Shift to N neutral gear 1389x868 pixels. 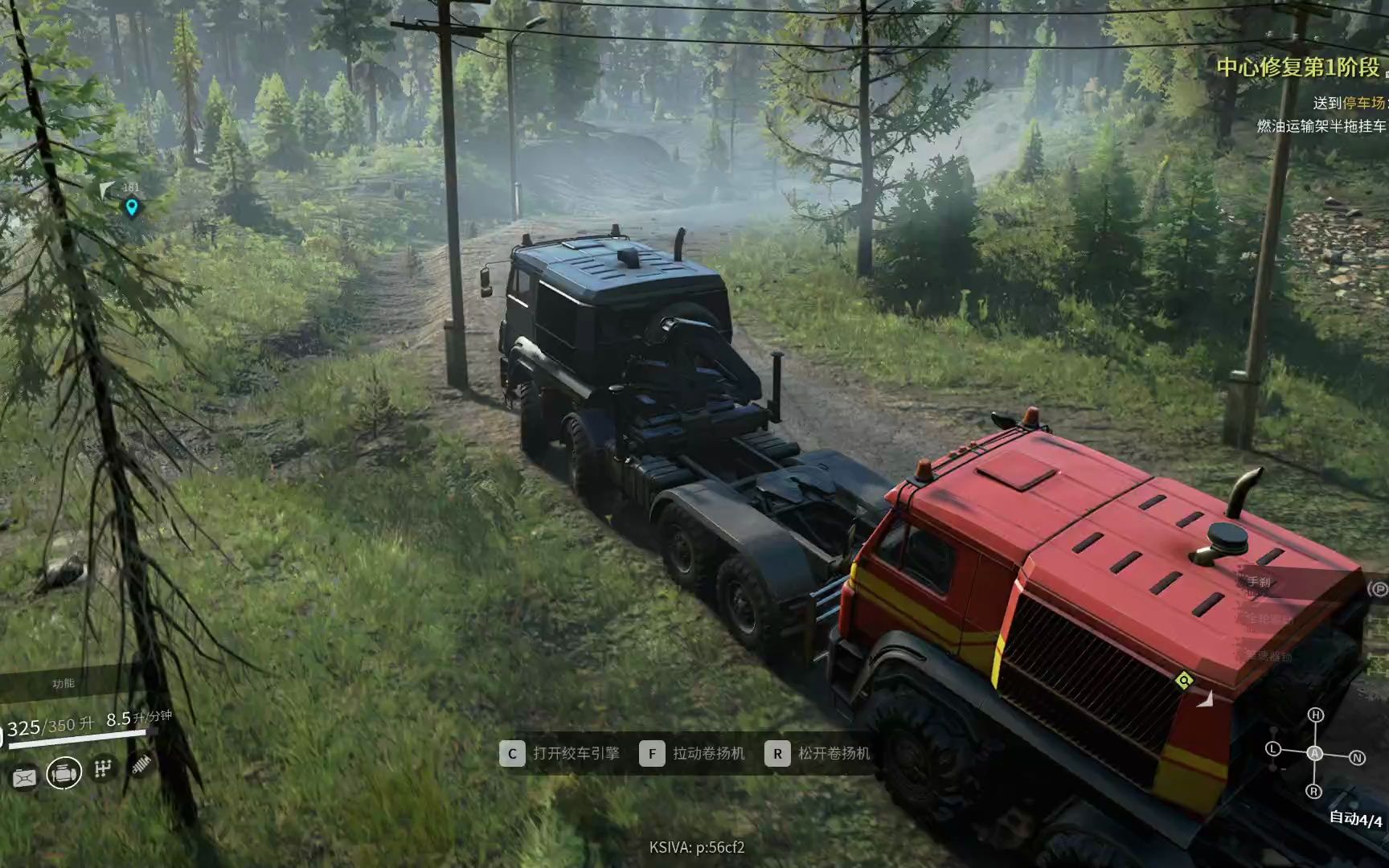pyautogui.click(x=1357, y=758)
